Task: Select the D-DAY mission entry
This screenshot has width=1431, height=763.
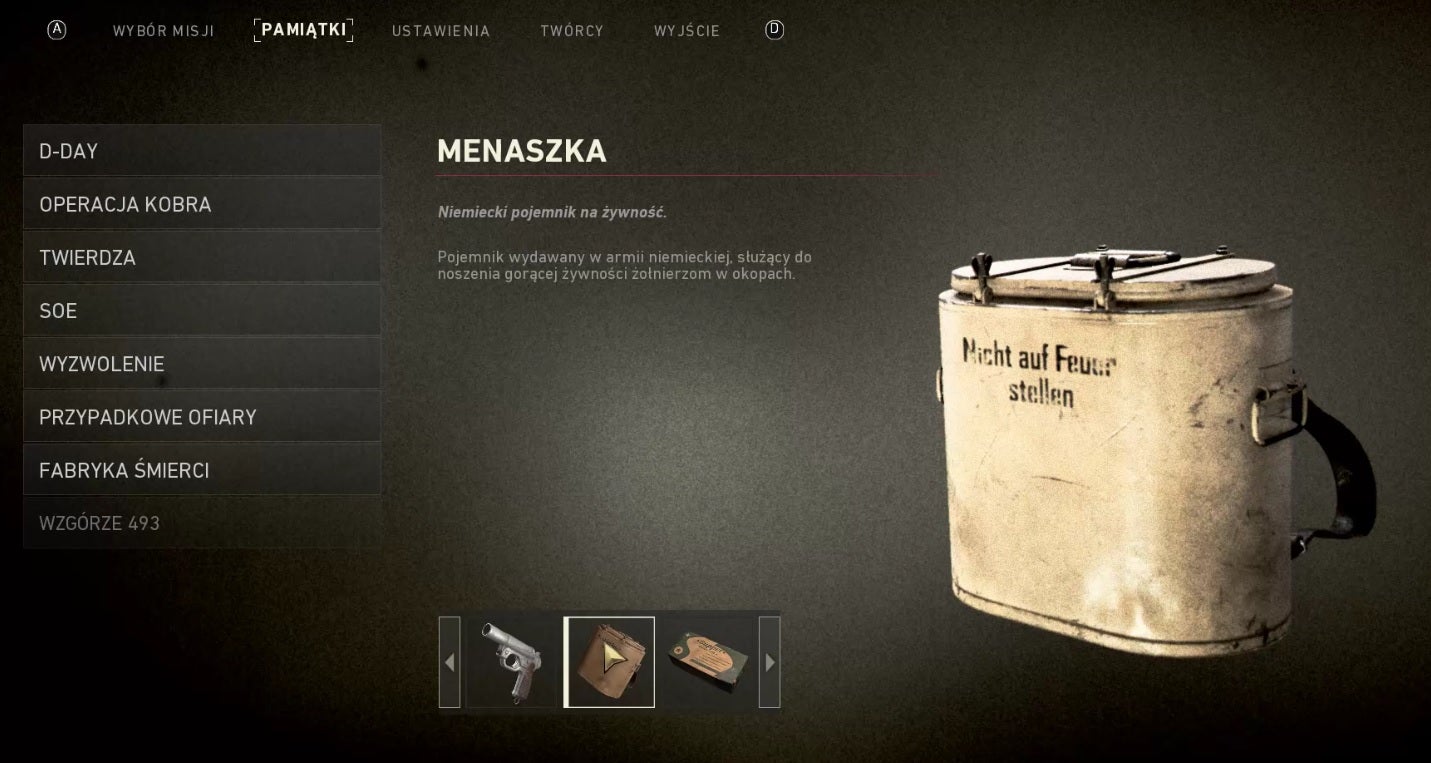Action: (202, 151)
